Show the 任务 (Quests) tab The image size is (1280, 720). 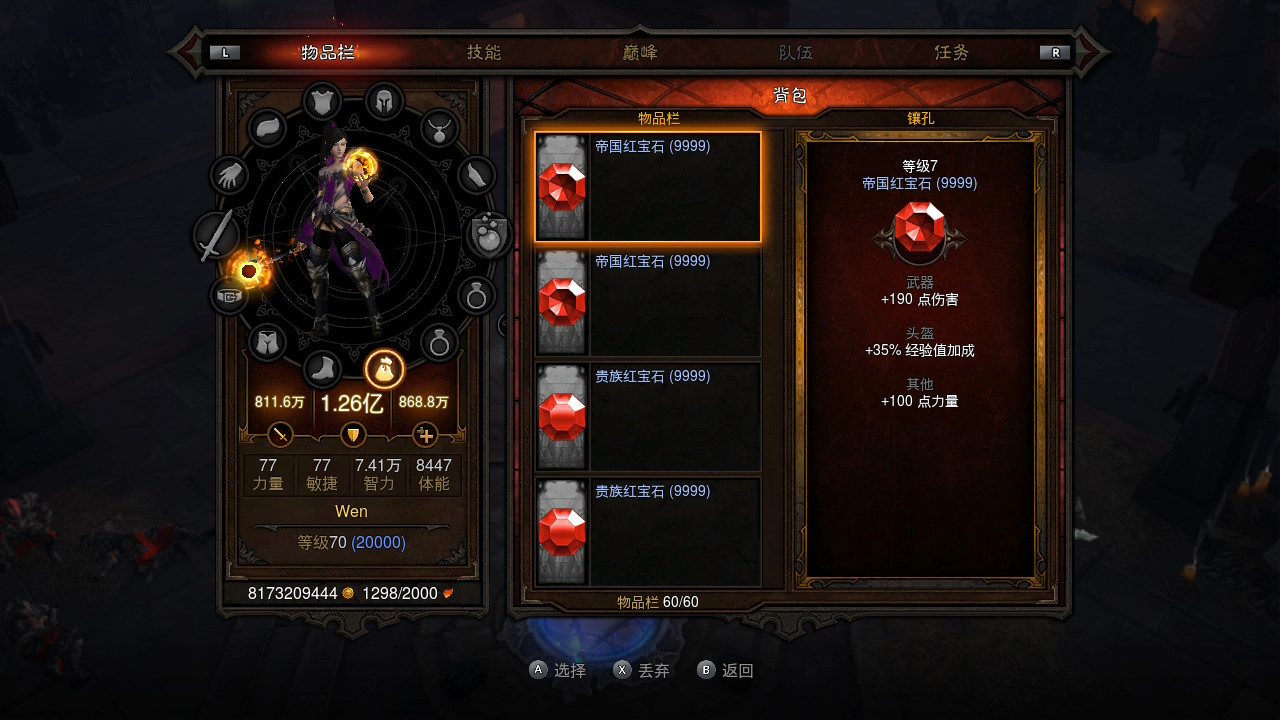(x=952, y=53)
